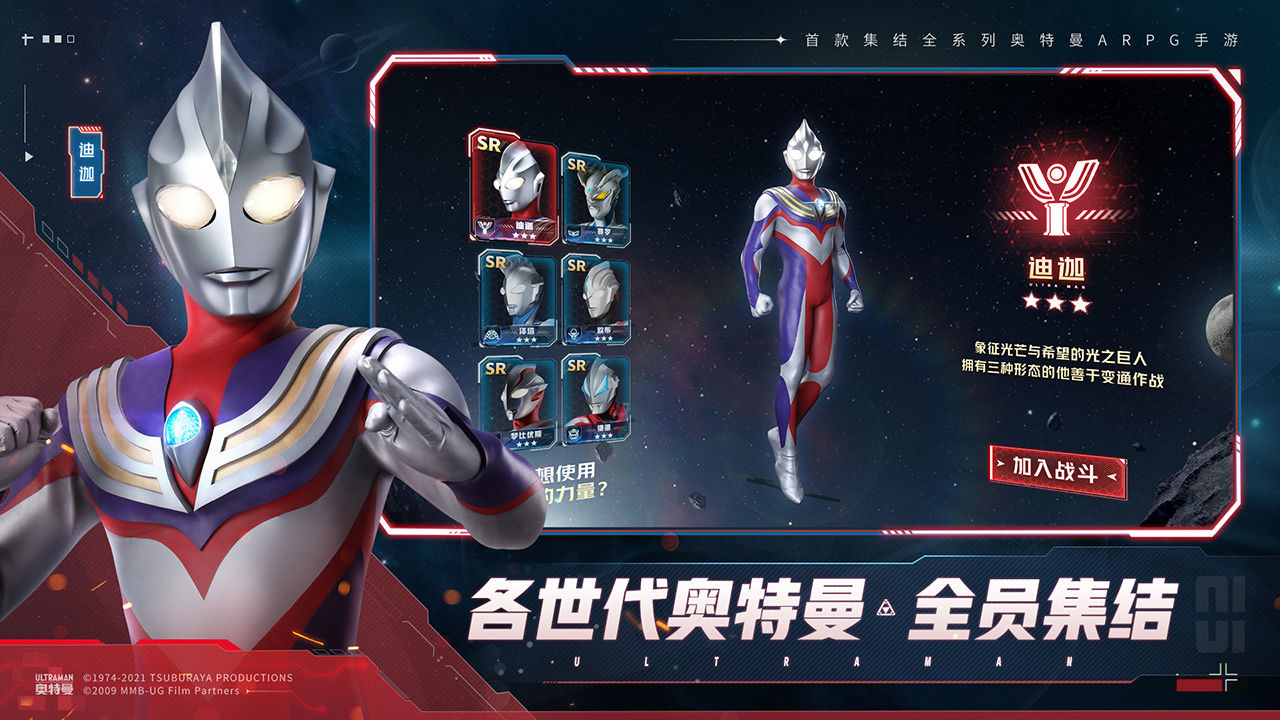Click the badge icon on the 赛罗 card

pyautogui.click(x=572, y=232)
